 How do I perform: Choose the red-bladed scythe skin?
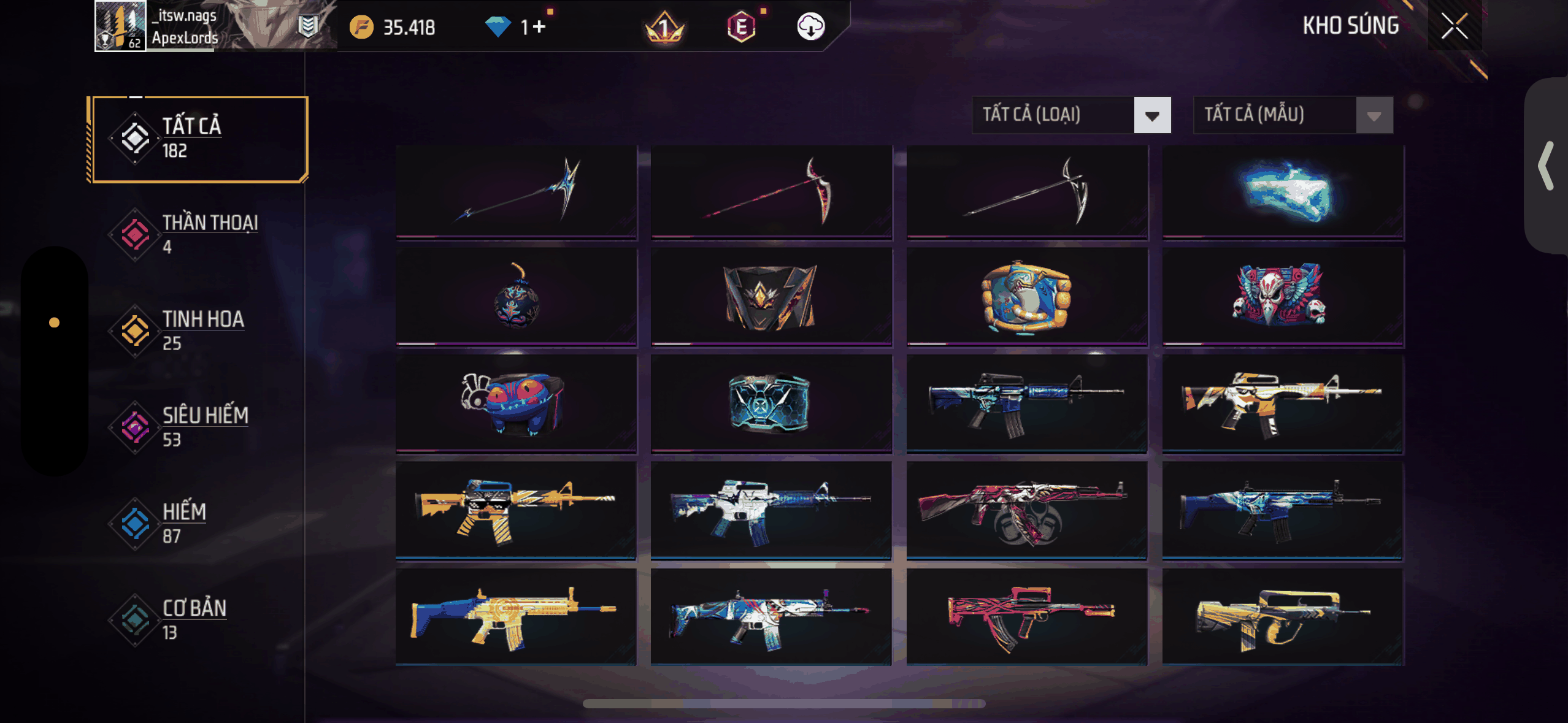click(771, 191)
